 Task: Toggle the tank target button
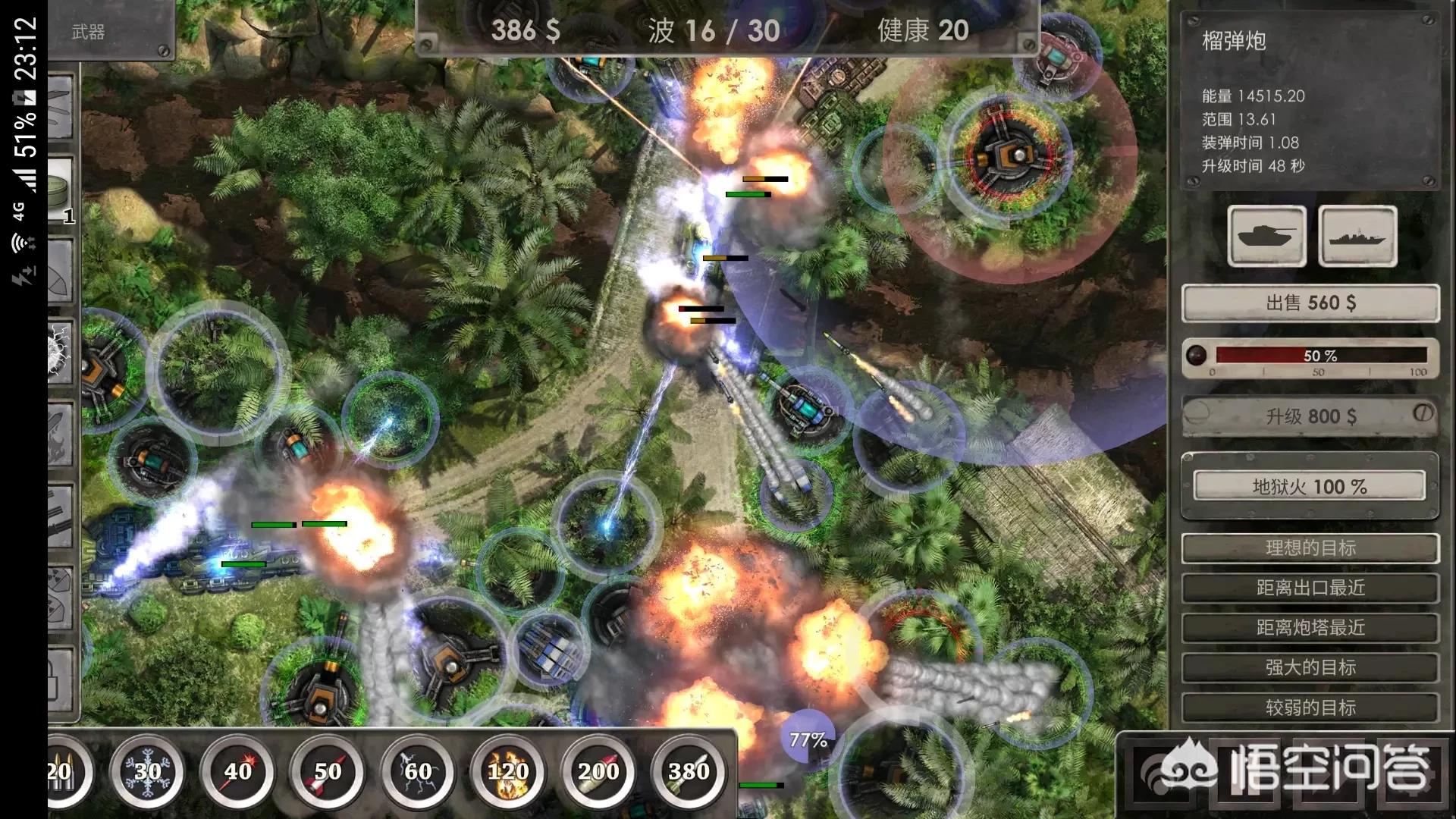1266,236
